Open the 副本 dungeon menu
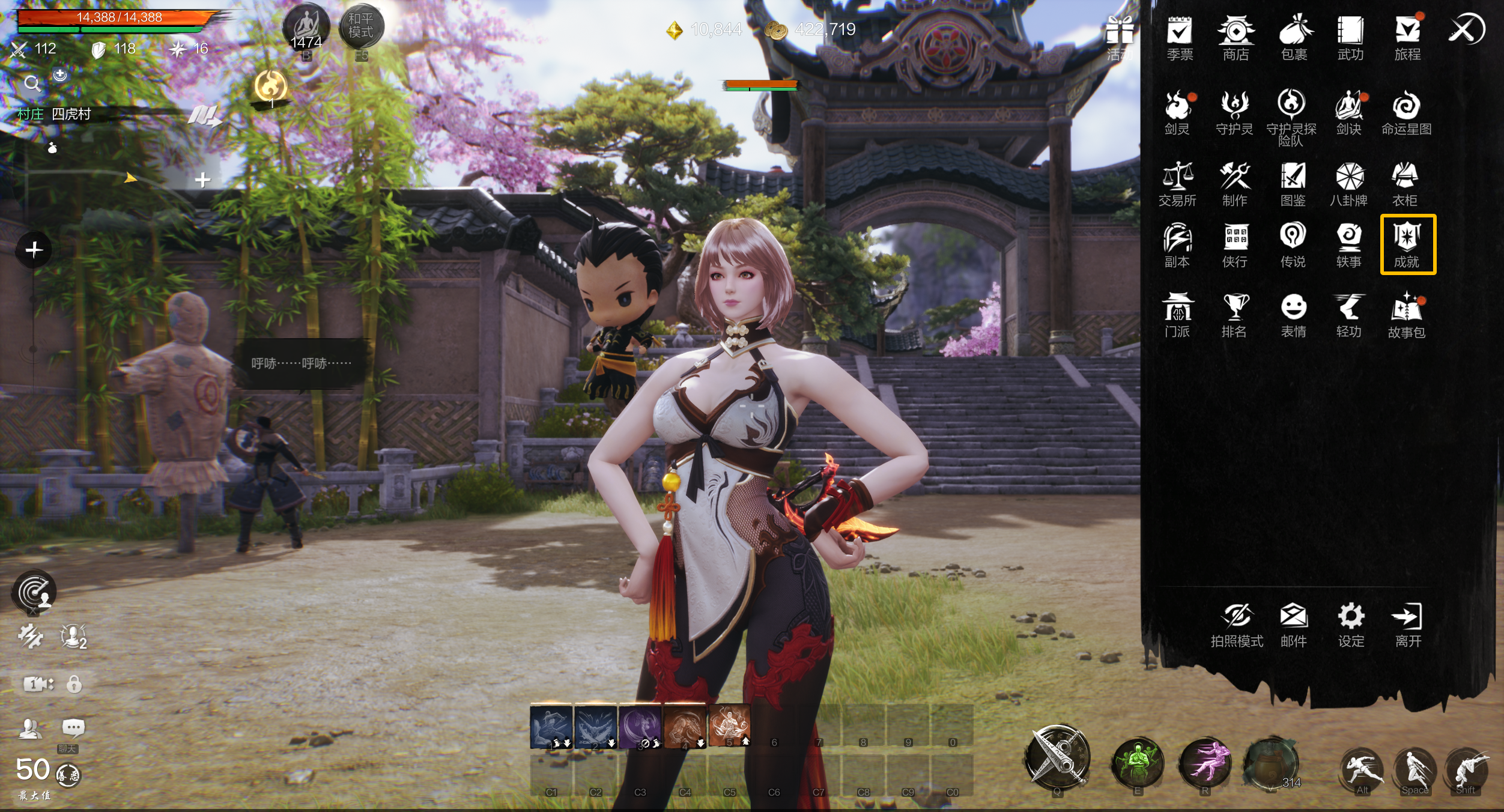Screen dimensions: 1504x812 pos(1177,245)
